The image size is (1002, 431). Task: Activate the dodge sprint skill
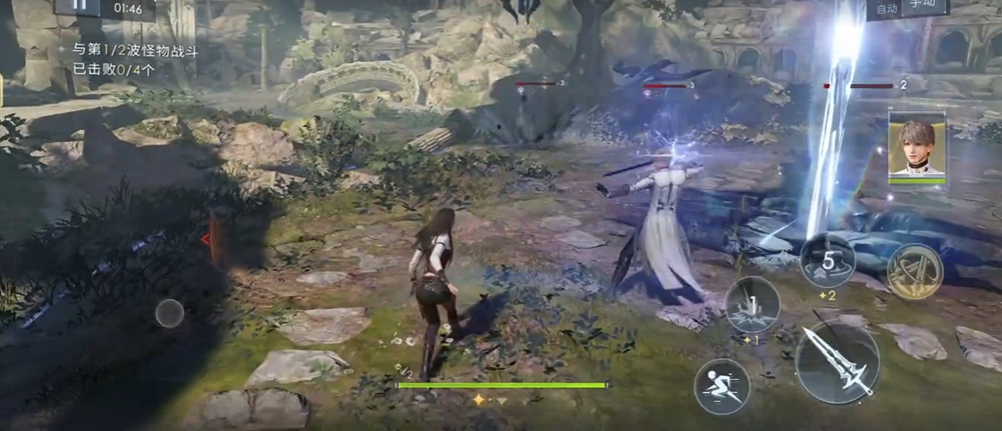click(x=722, y=385)
